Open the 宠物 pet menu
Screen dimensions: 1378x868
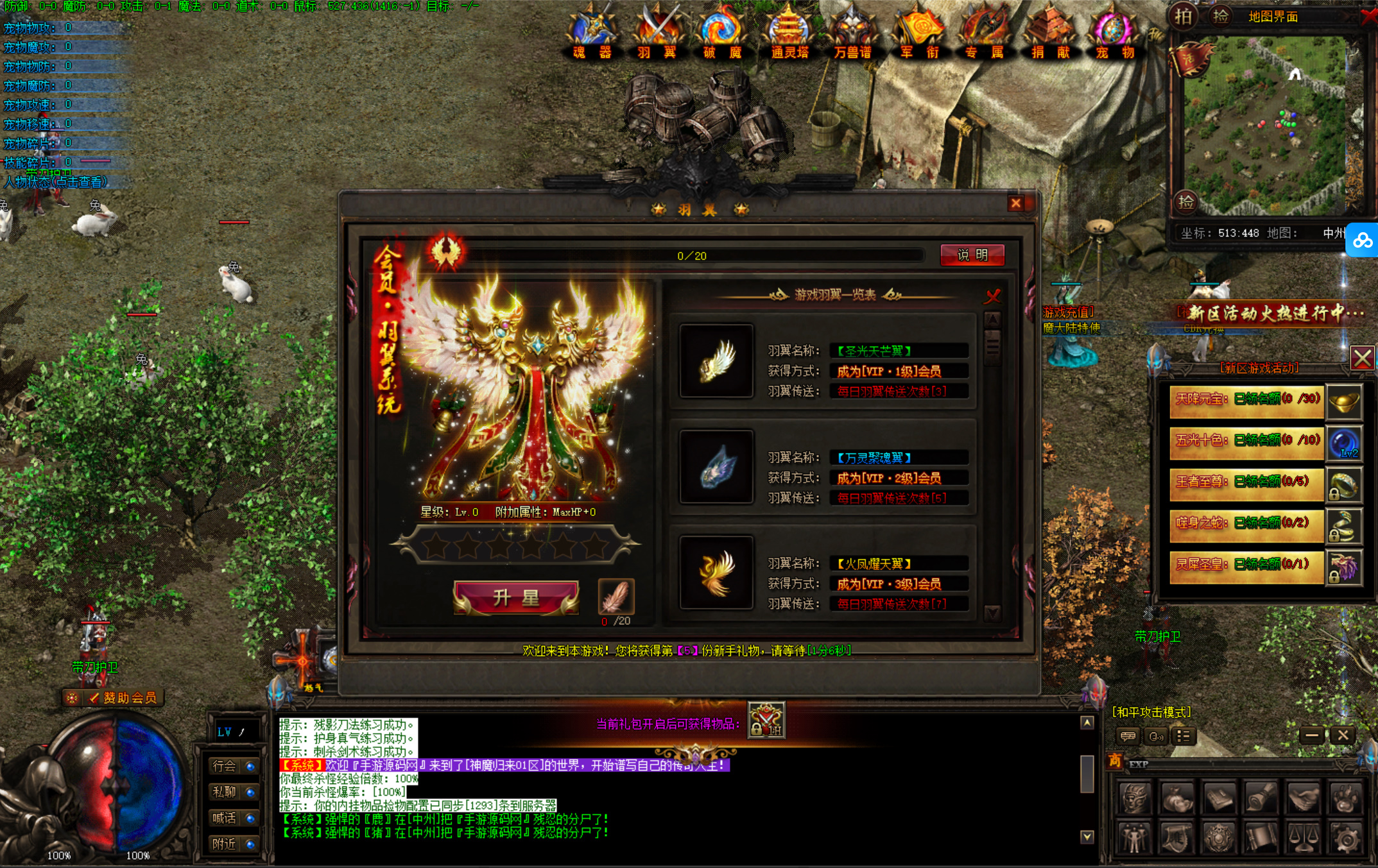click(x=1115, y=32)
